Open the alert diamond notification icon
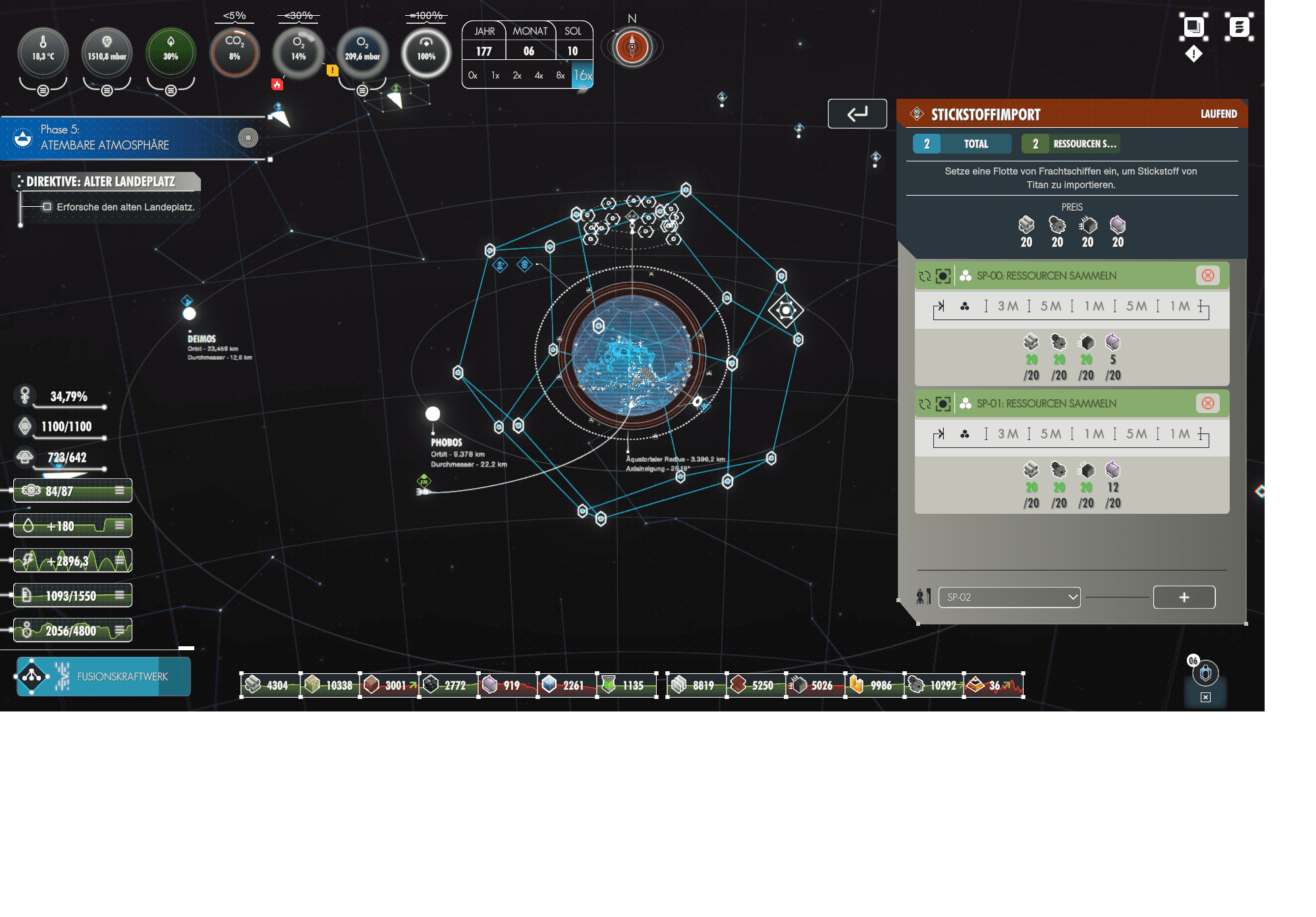 pos(1193,54)
